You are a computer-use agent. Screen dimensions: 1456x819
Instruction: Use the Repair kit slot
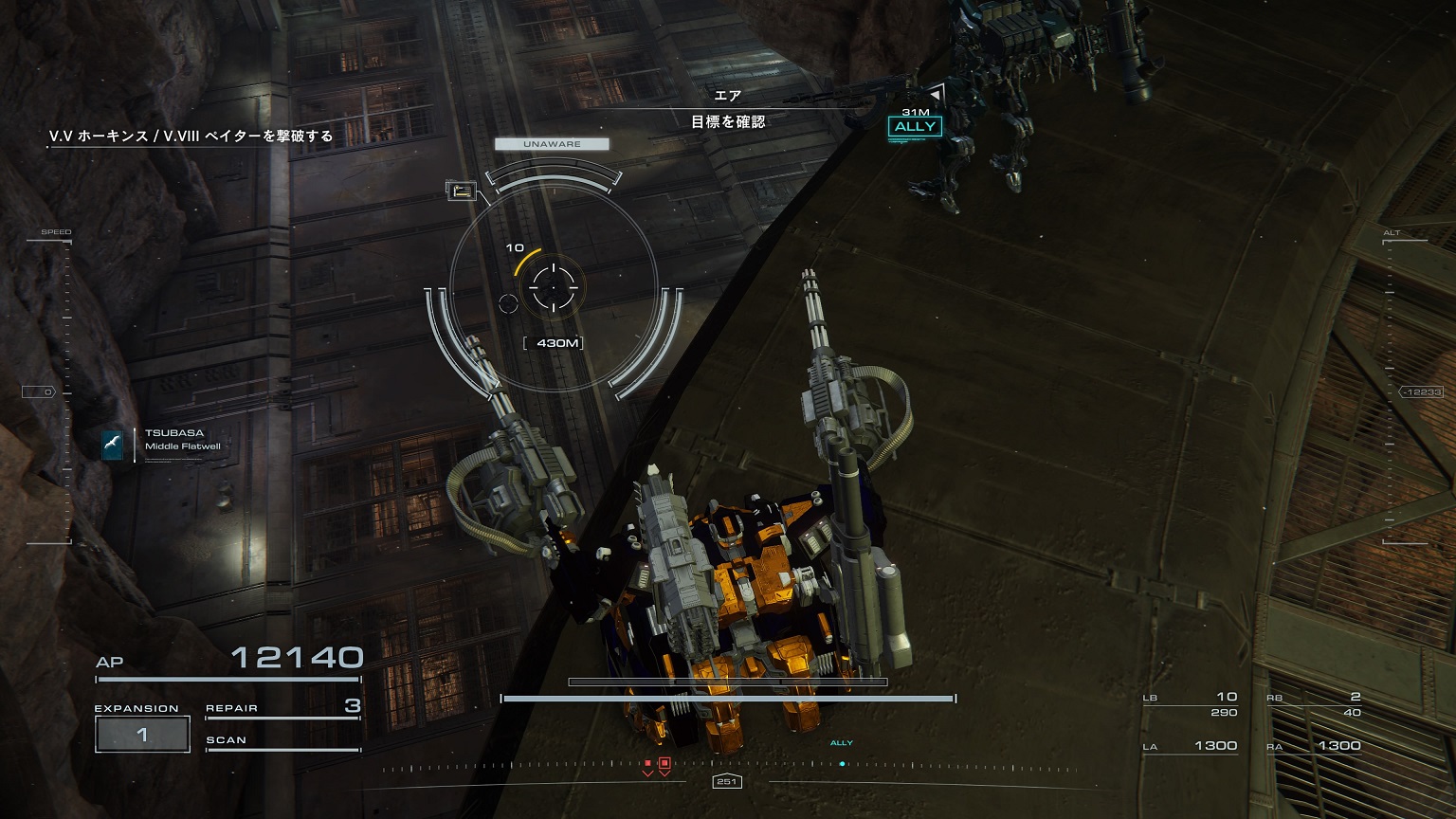point(282,707)
